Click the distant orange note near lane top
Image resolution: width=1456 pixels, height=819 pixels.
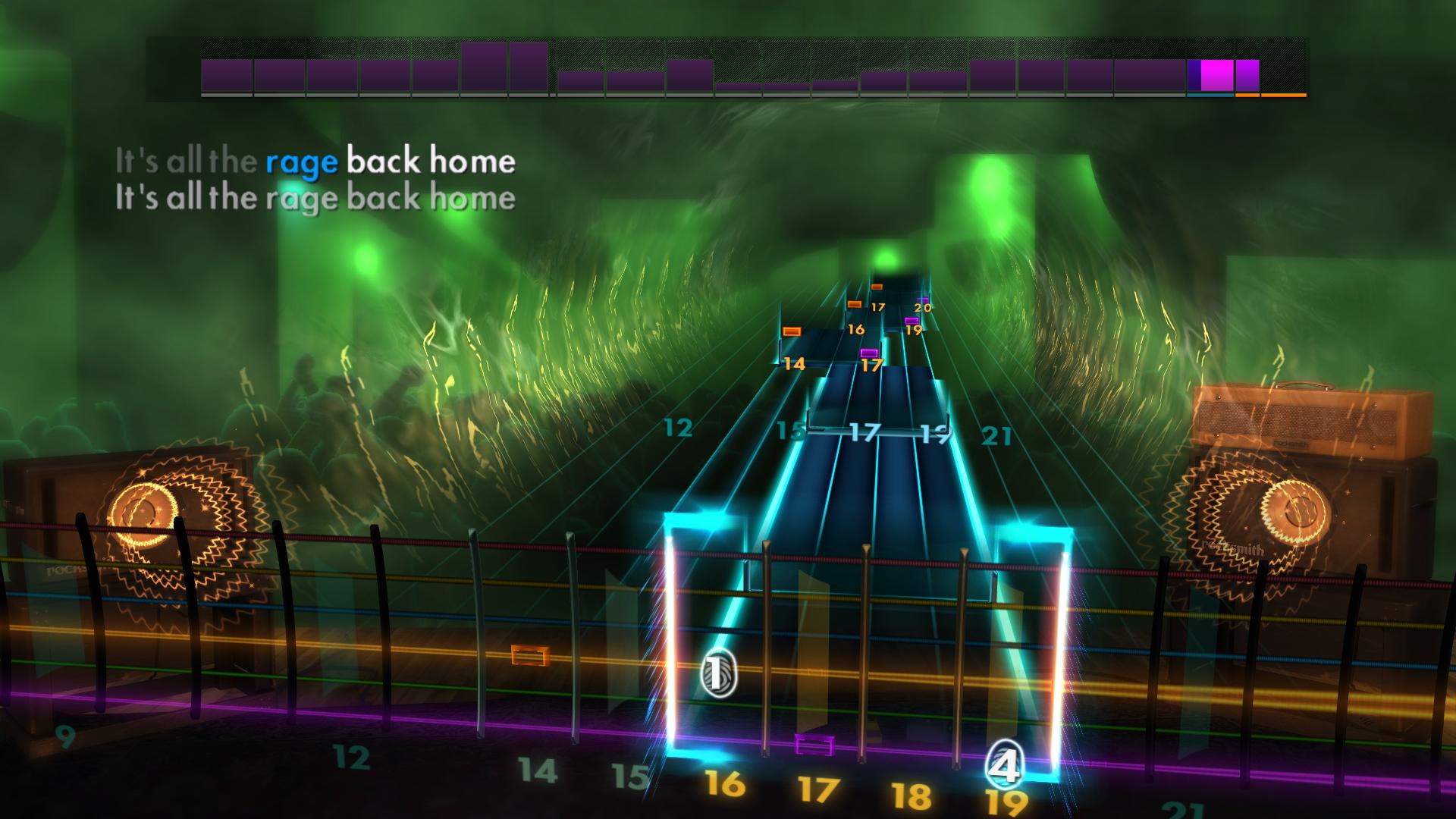tap(877, 287)
